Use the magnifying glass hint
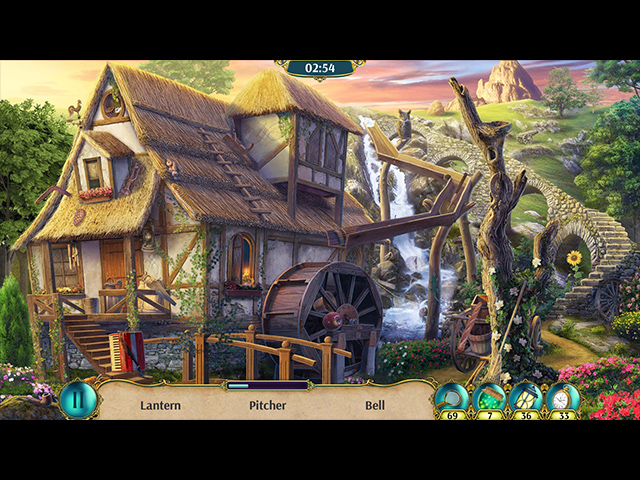This screenshot has height=480, width=640. pyautogui.click(x=452, y=398)
